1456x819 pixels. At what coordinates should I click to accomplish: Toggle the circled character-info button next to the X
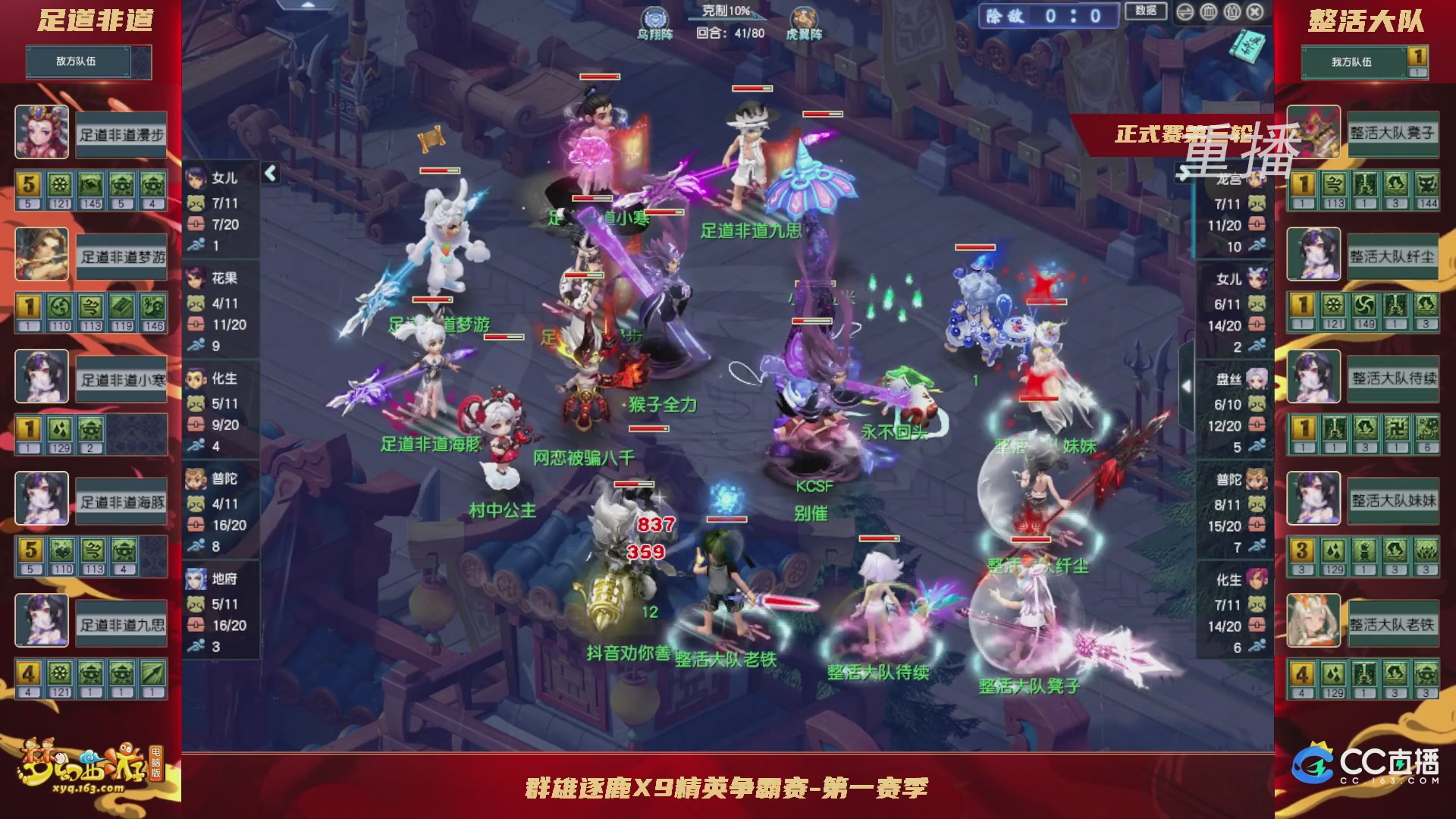(x=1232, y=13)
